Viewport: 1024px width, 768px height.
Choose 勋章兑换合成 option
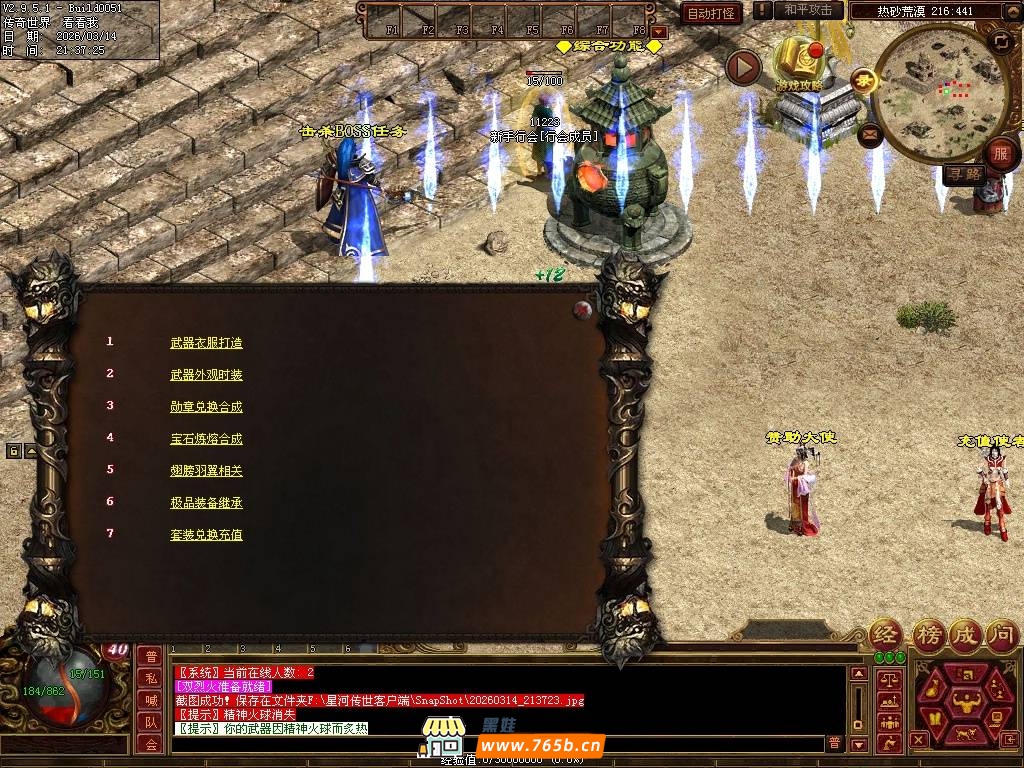coord(206,407)
